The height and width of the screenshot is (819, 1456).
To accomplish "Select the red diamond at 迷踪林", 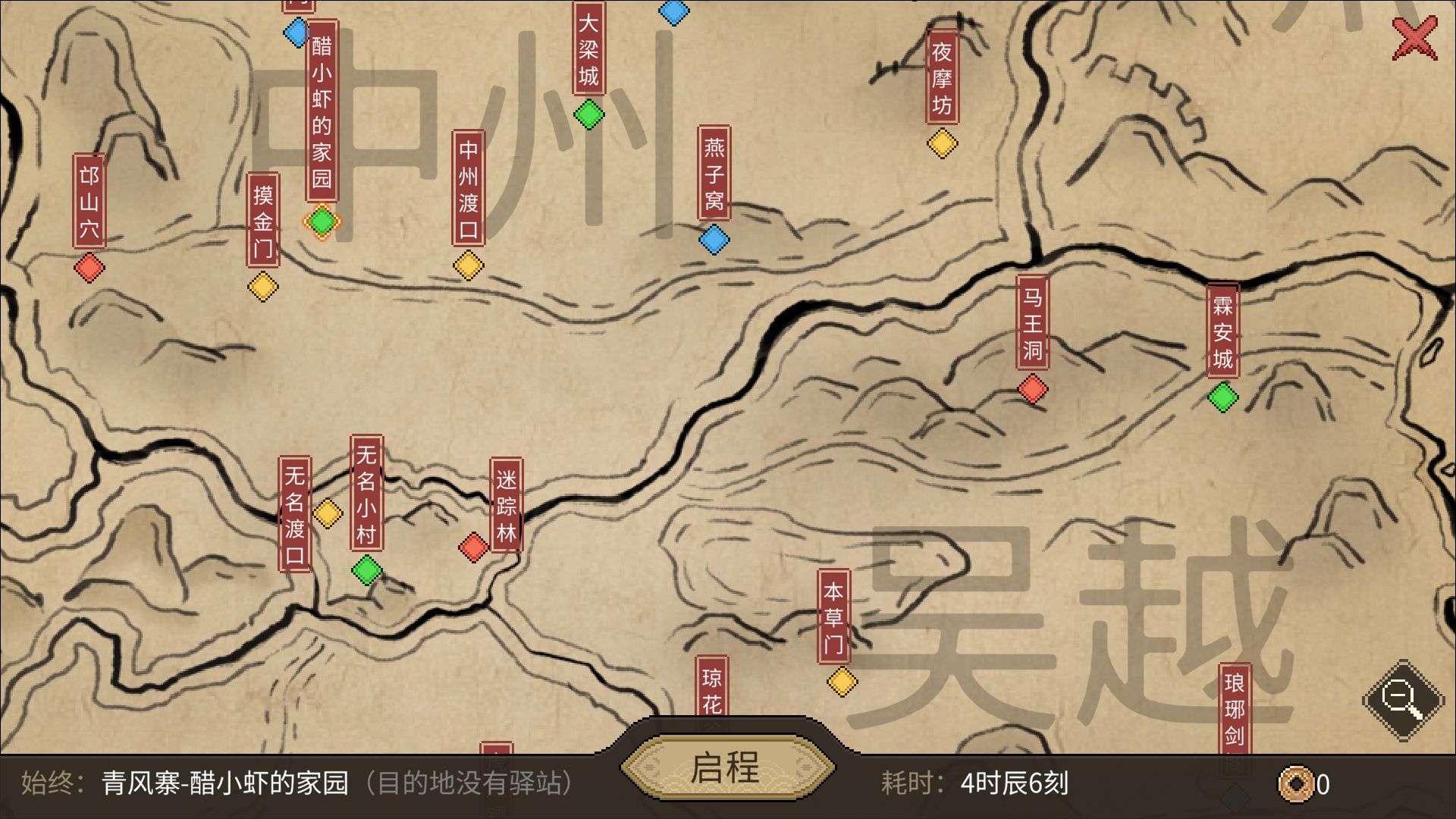I will pos(473,548).
